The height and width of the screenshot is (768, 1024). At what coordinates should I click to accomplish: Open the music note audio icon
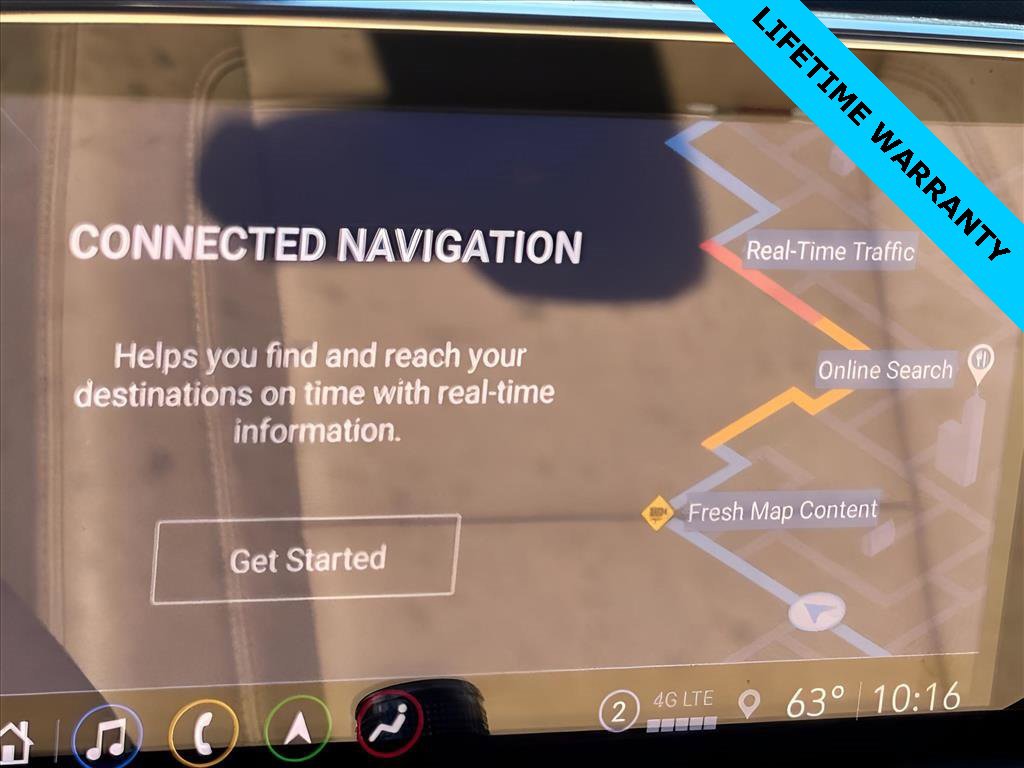(x=106, y=737)
